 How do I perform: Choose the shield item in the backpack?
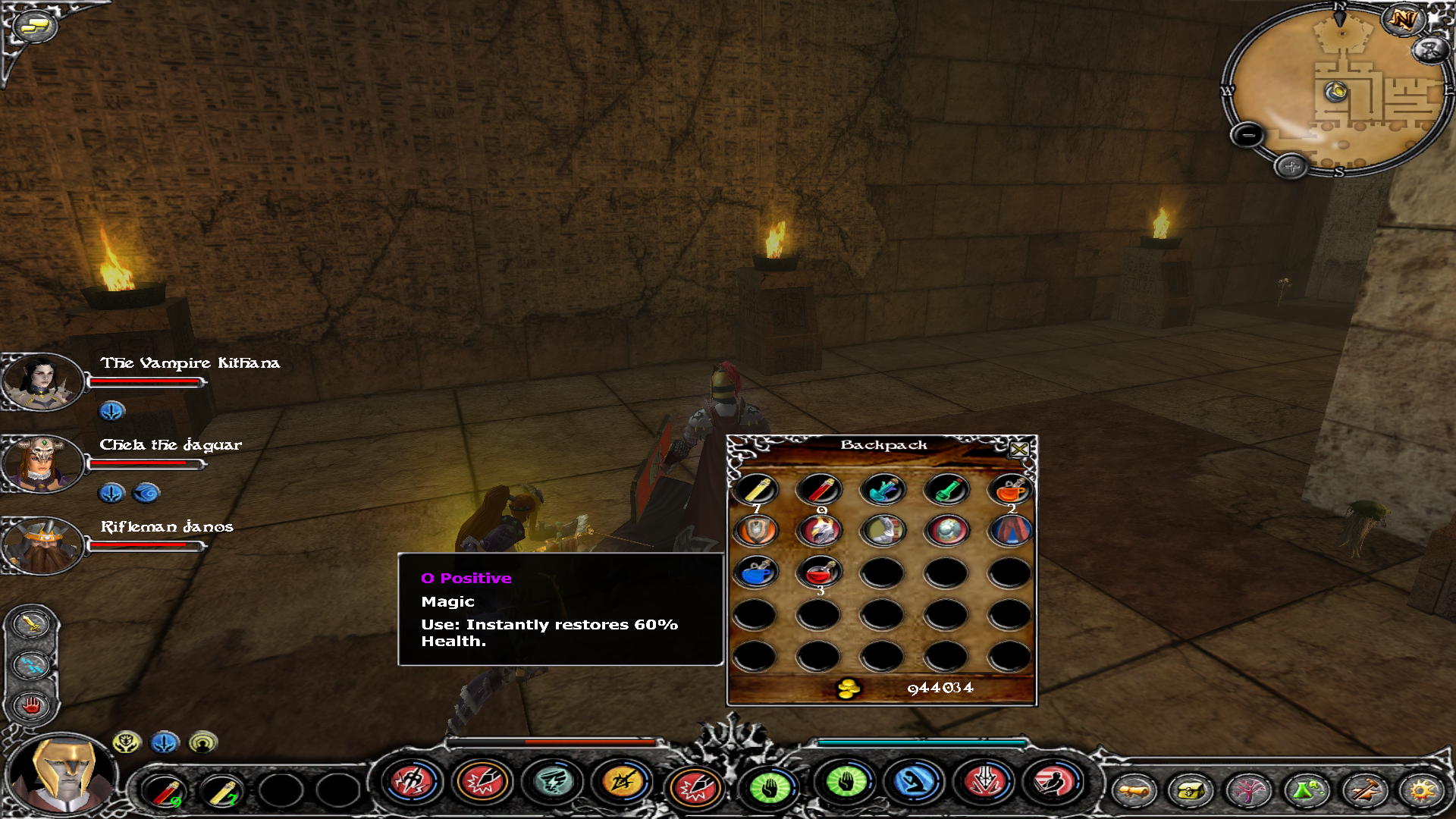756,531
